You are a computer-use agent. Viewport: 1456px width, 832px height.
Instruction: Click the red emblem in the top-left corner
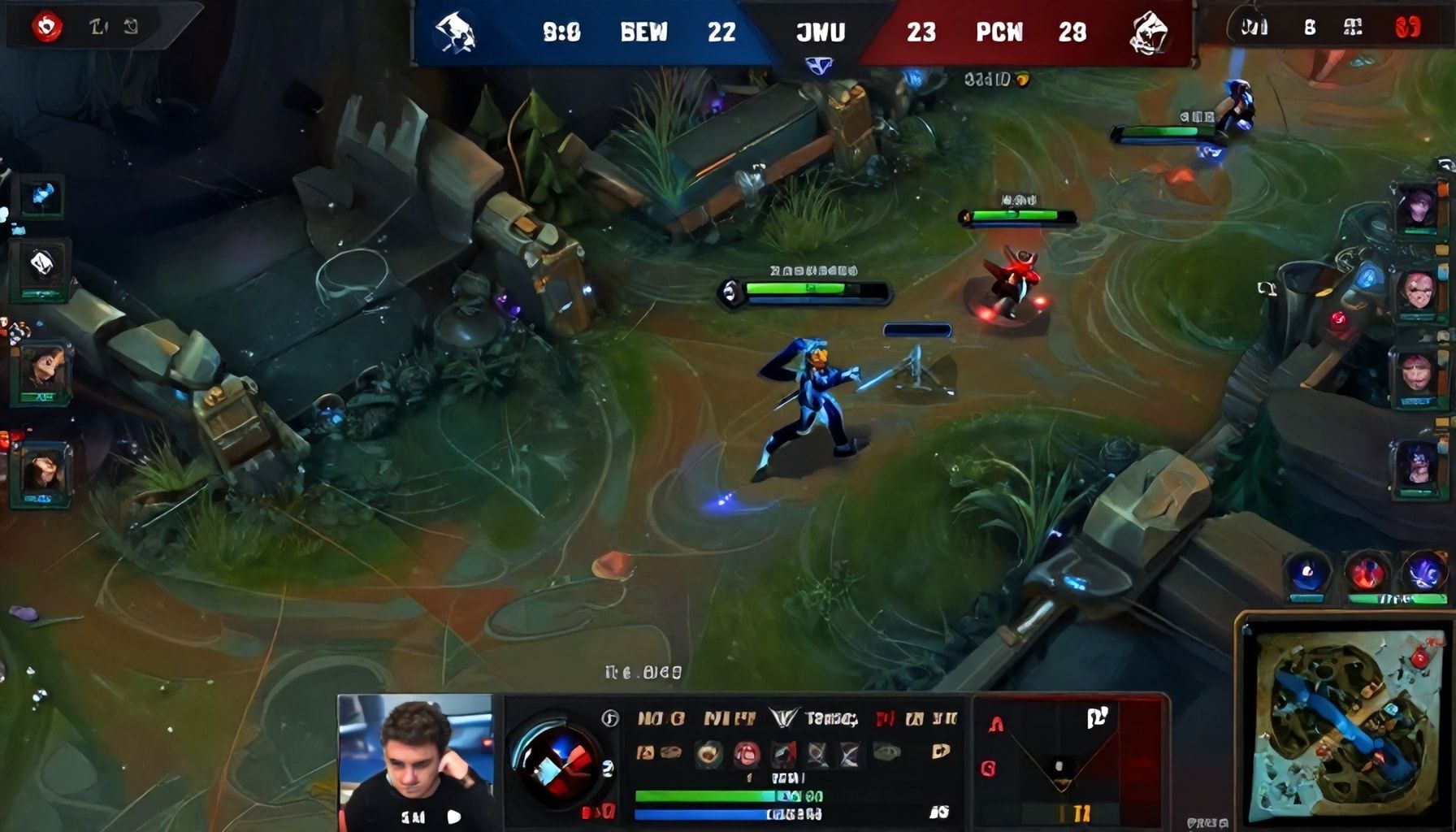[x=47, y=27]
